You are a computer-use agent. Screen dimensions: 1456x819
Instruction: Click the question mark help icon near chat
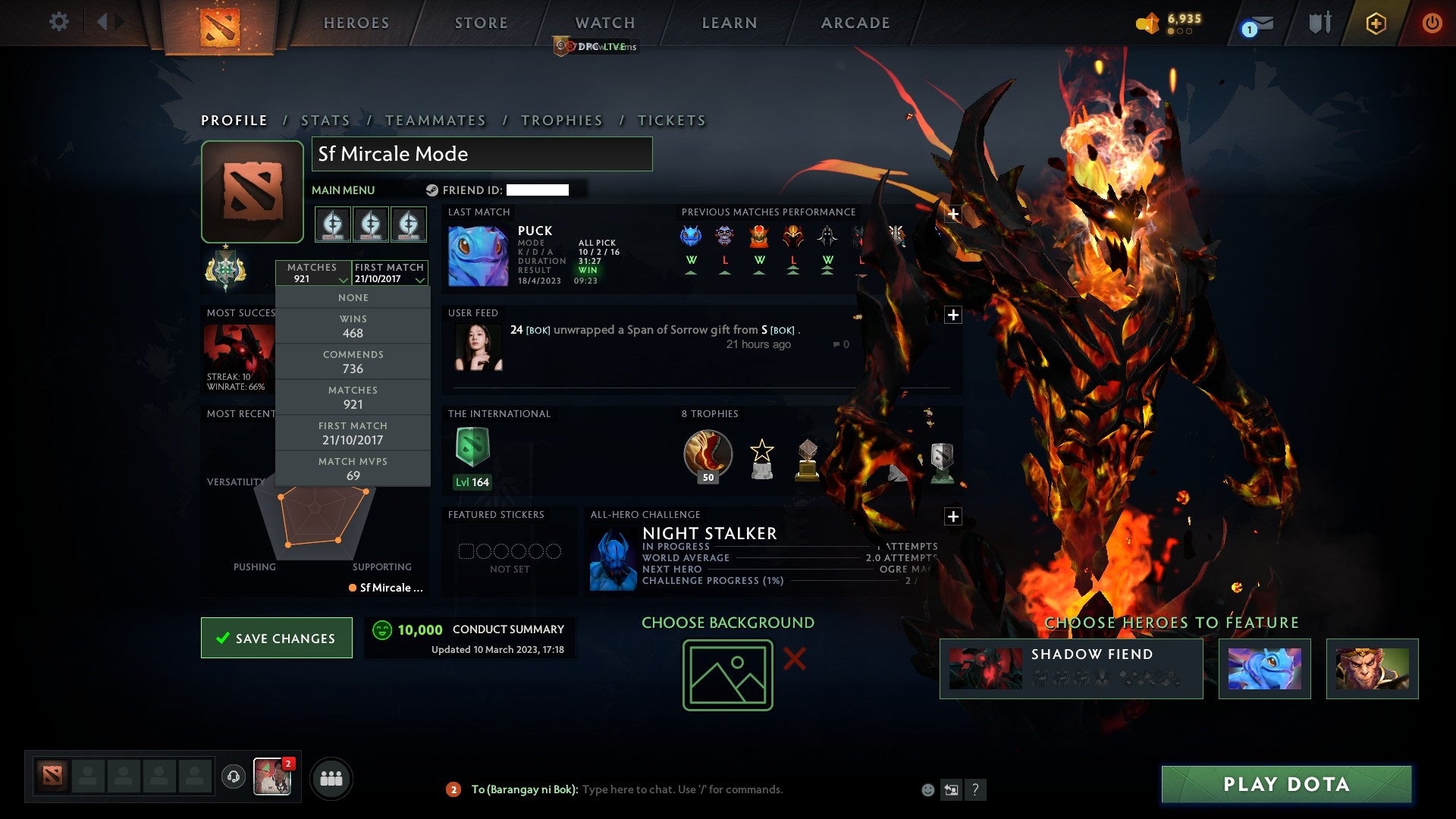pos(975,789)
